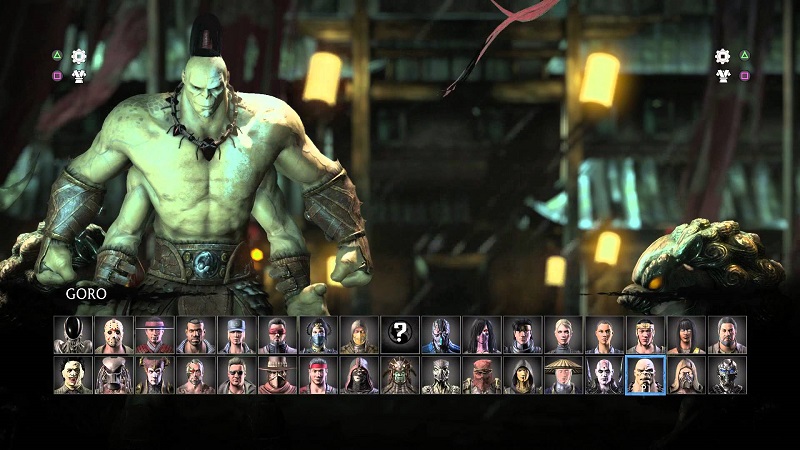The width and height of the screenshot is (800, 450).
Task: Select Erron Black in the cowboy hat
Action: coord(277,376)
